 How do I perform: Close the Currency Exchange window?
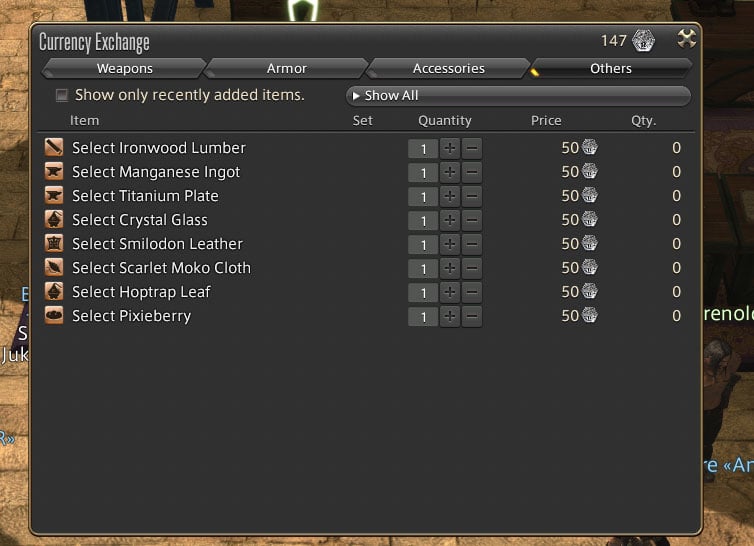point(686,40)
